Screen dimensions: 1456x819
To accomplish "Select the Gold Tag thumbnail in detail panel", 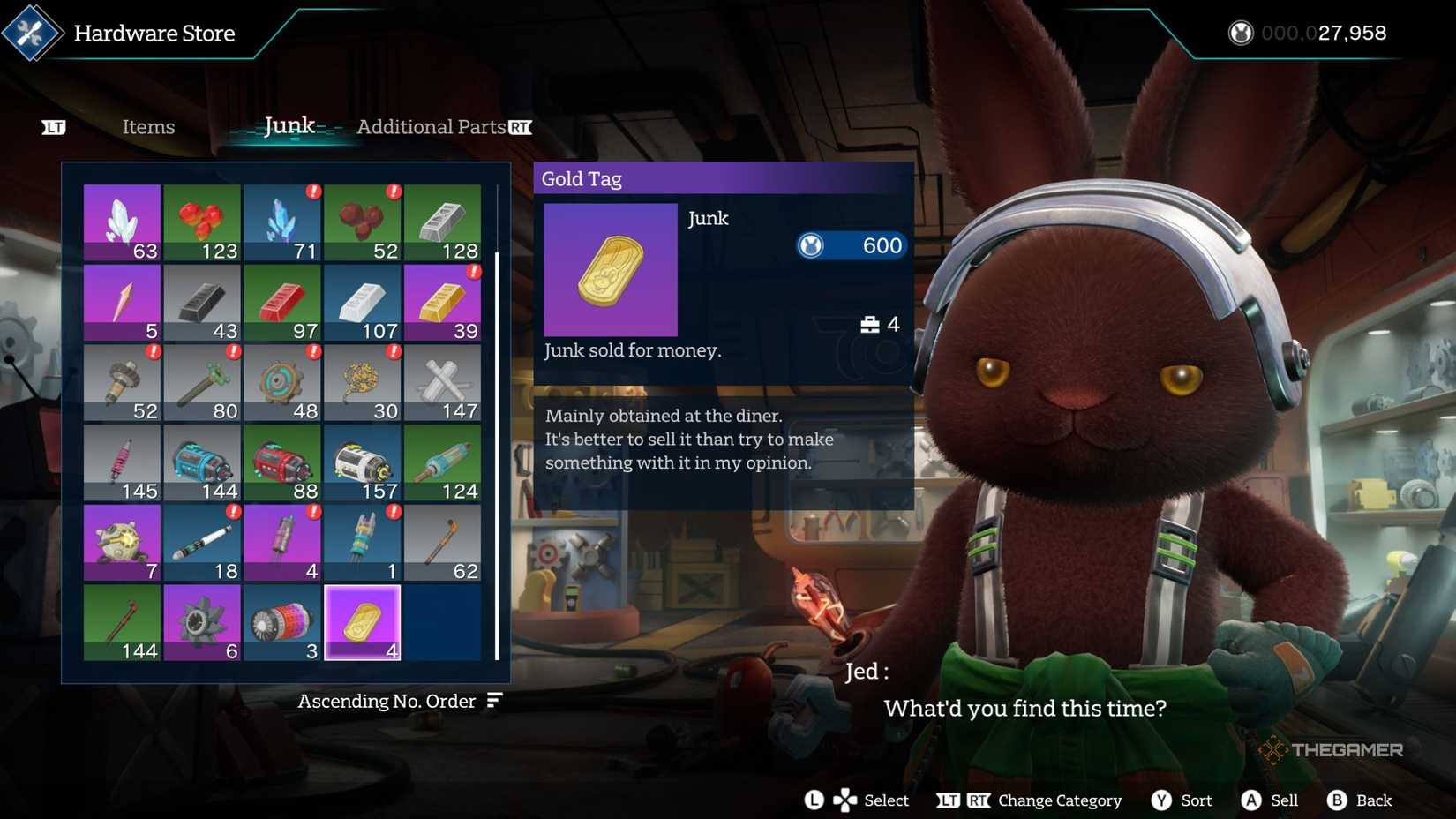I will [611, 271].
